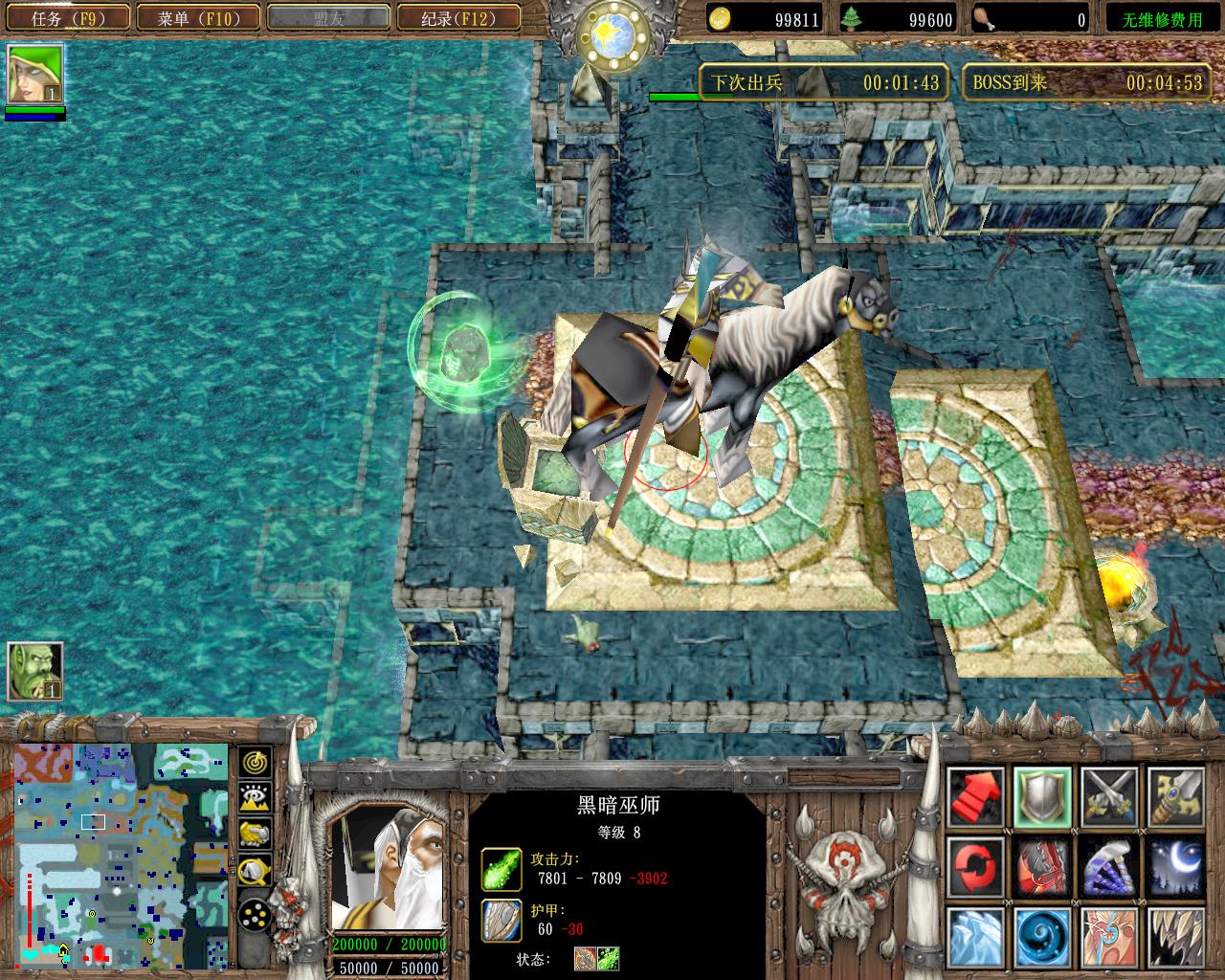The image size is (1225, 980).
Task: Cast the crescent moon night ability
Action: [1175, 864]
